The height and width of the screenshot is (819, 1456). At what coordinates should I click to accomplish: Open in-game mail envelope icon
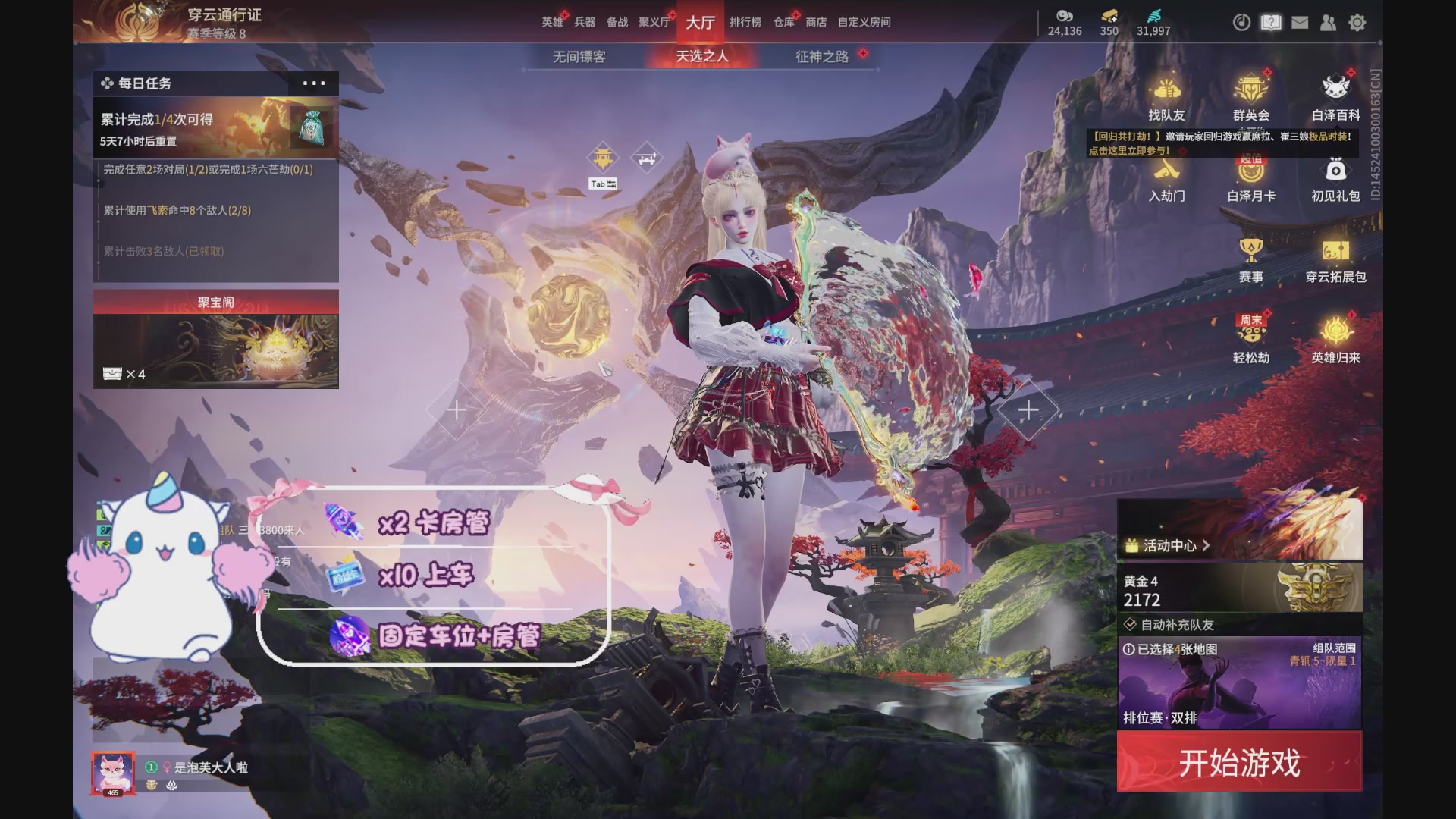tap(1300, 23)
